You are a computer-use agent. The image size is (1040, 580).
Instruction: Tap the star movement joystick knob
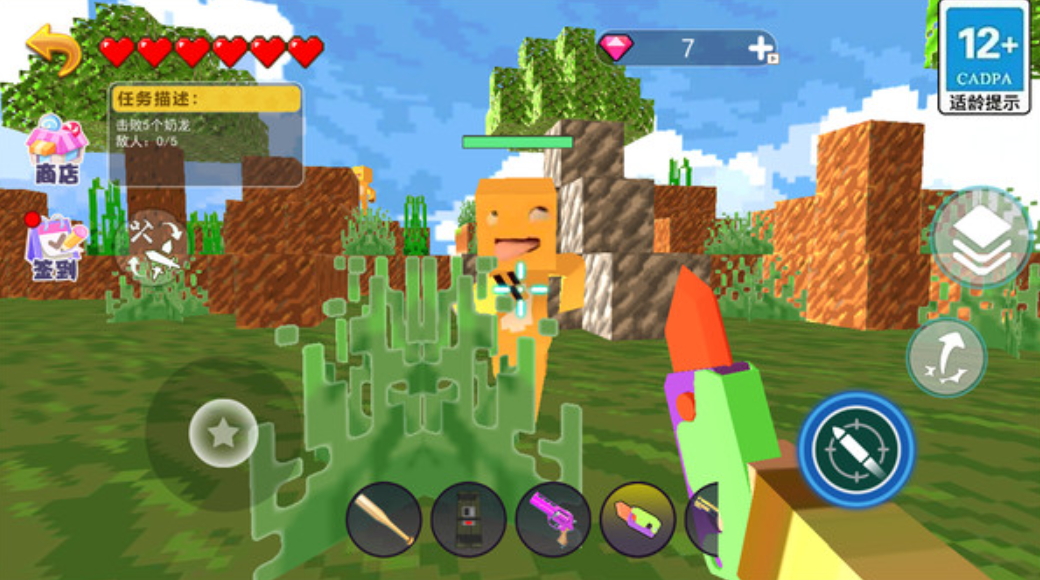tap(223, 433)
